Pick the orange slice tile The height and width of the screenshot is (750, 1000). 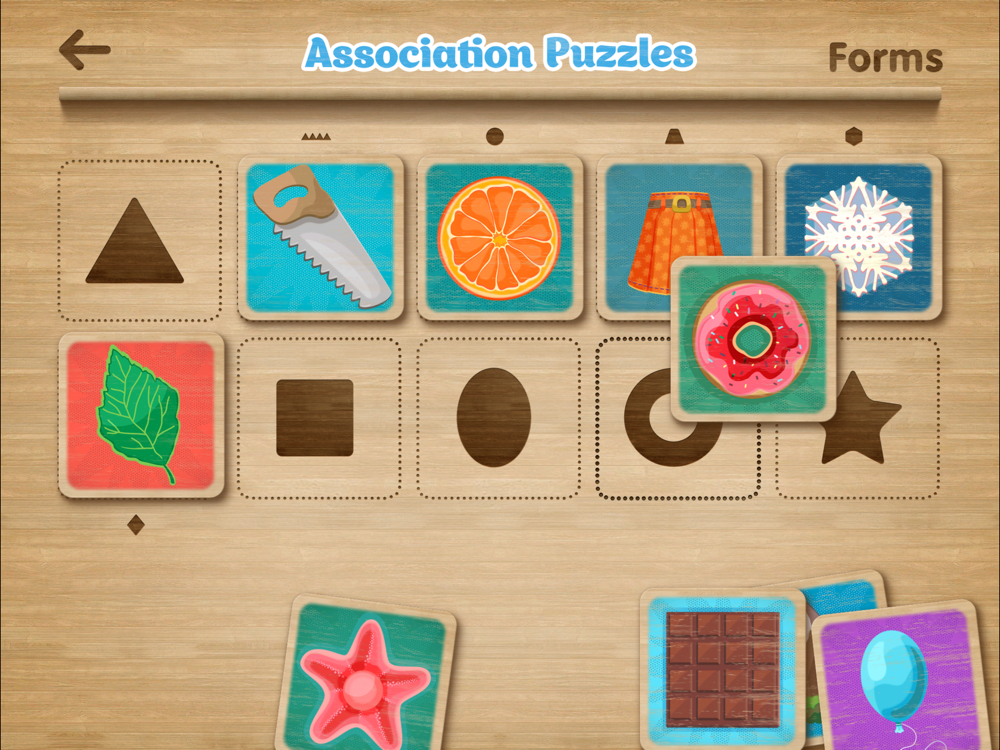click(x=499, y=237)
